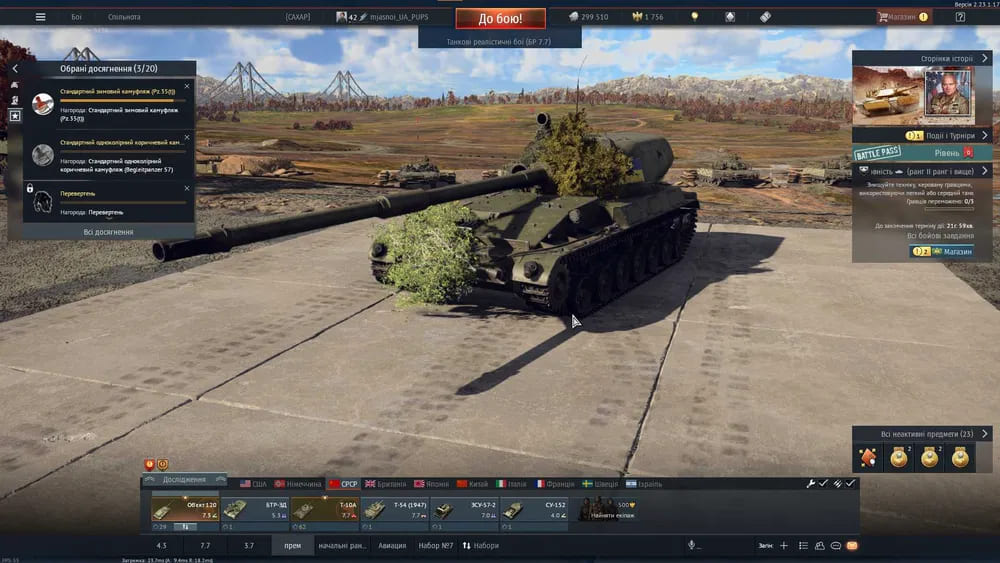Screen dimensions: 1000x563
Task: Select the Авиация crew preset
Action: (392, 546)
